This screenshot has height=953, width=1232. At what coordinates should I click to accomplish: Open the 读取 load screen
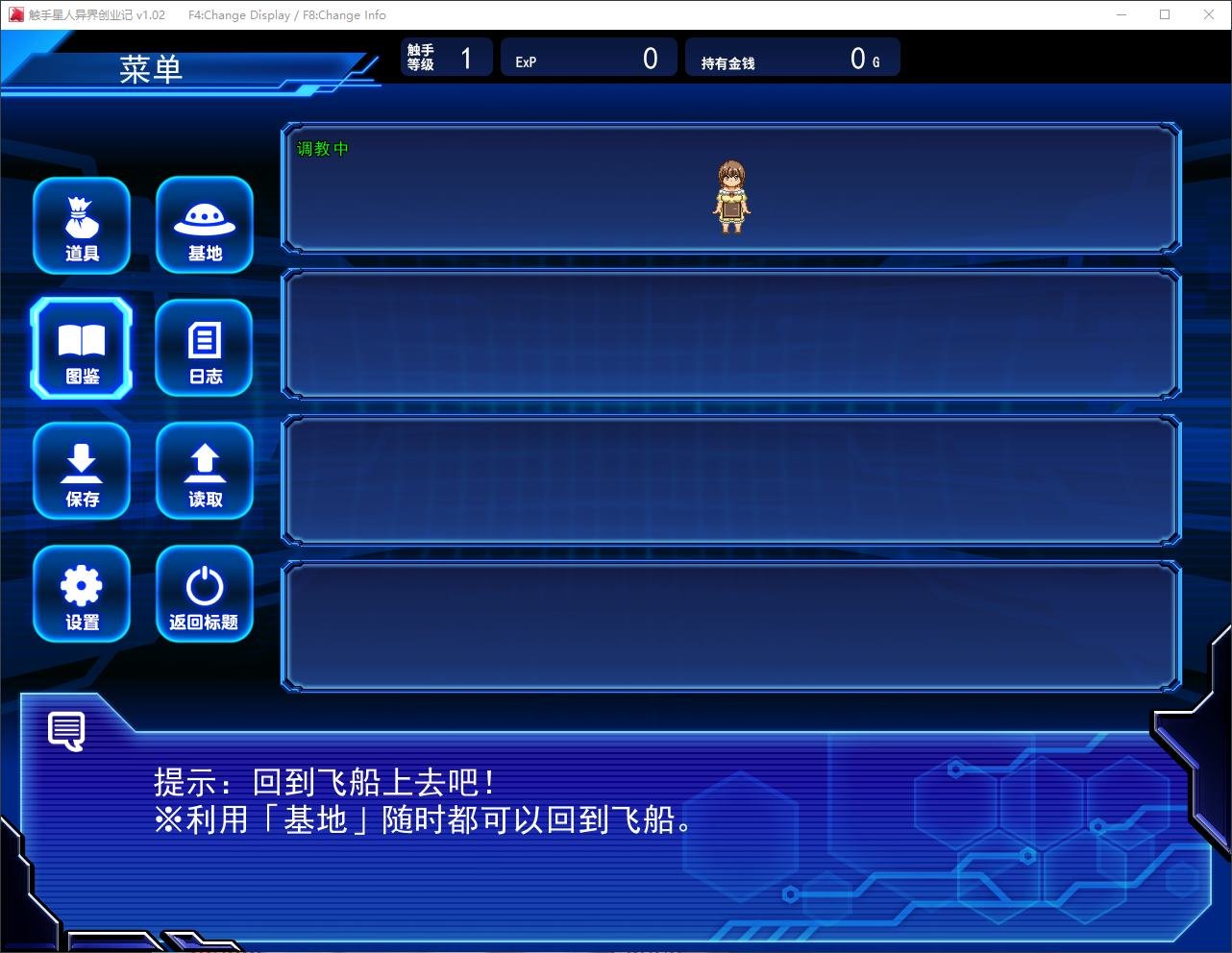[x=205, y=472]
